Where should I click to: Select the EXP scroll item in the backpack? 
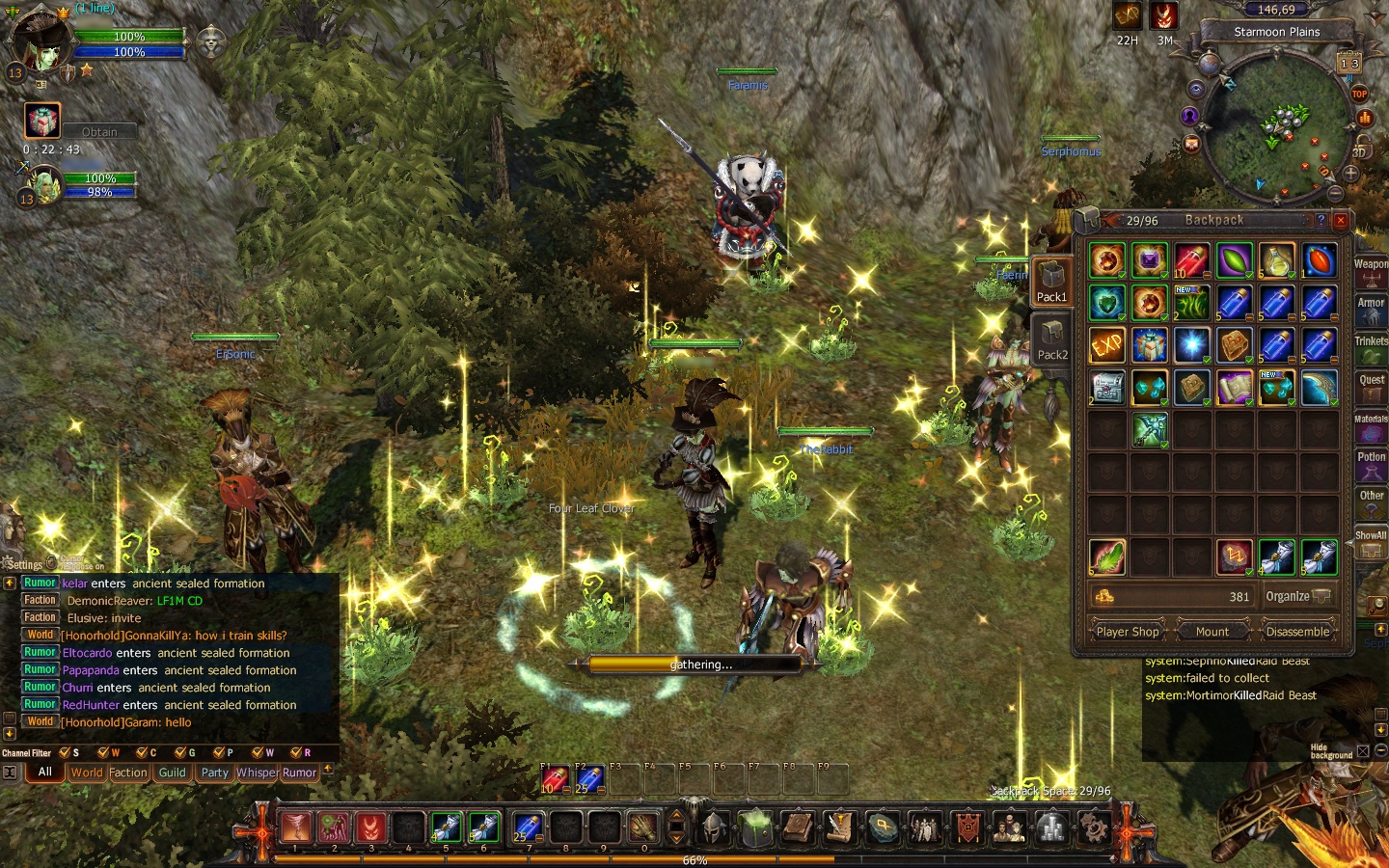point(1107,345)
